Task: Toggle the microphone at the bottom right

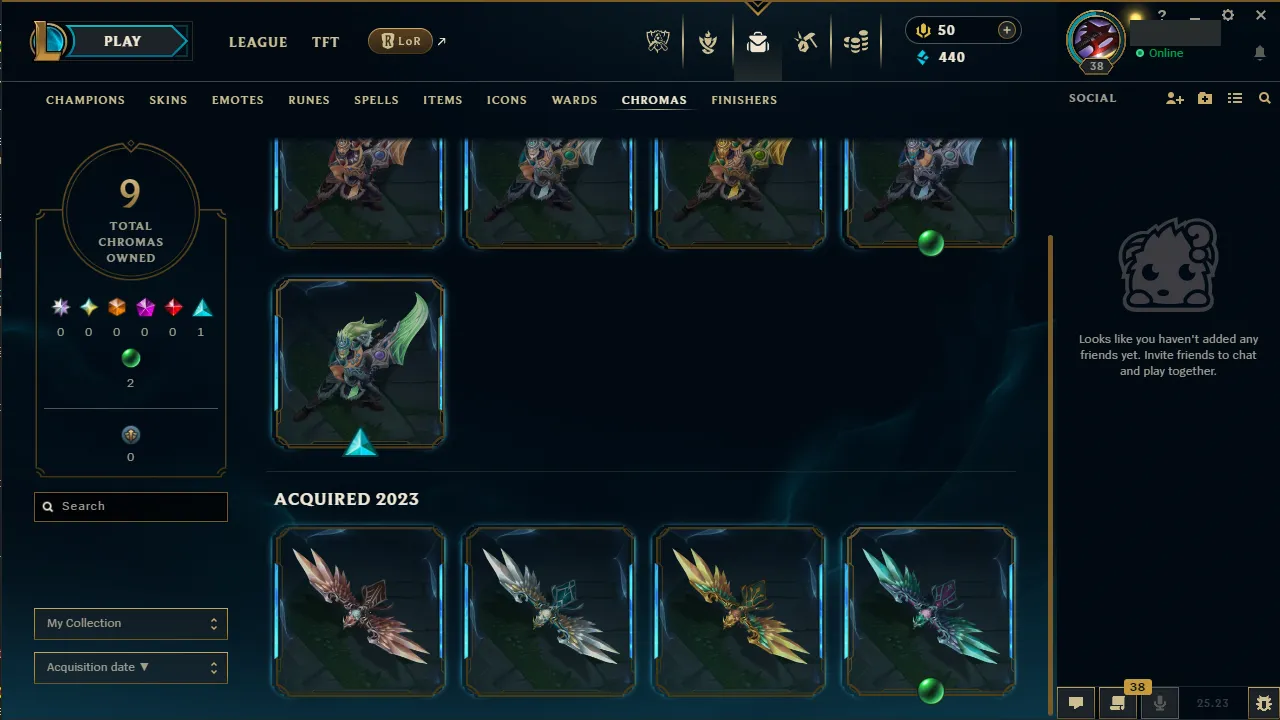Action: click(1160, 703)
